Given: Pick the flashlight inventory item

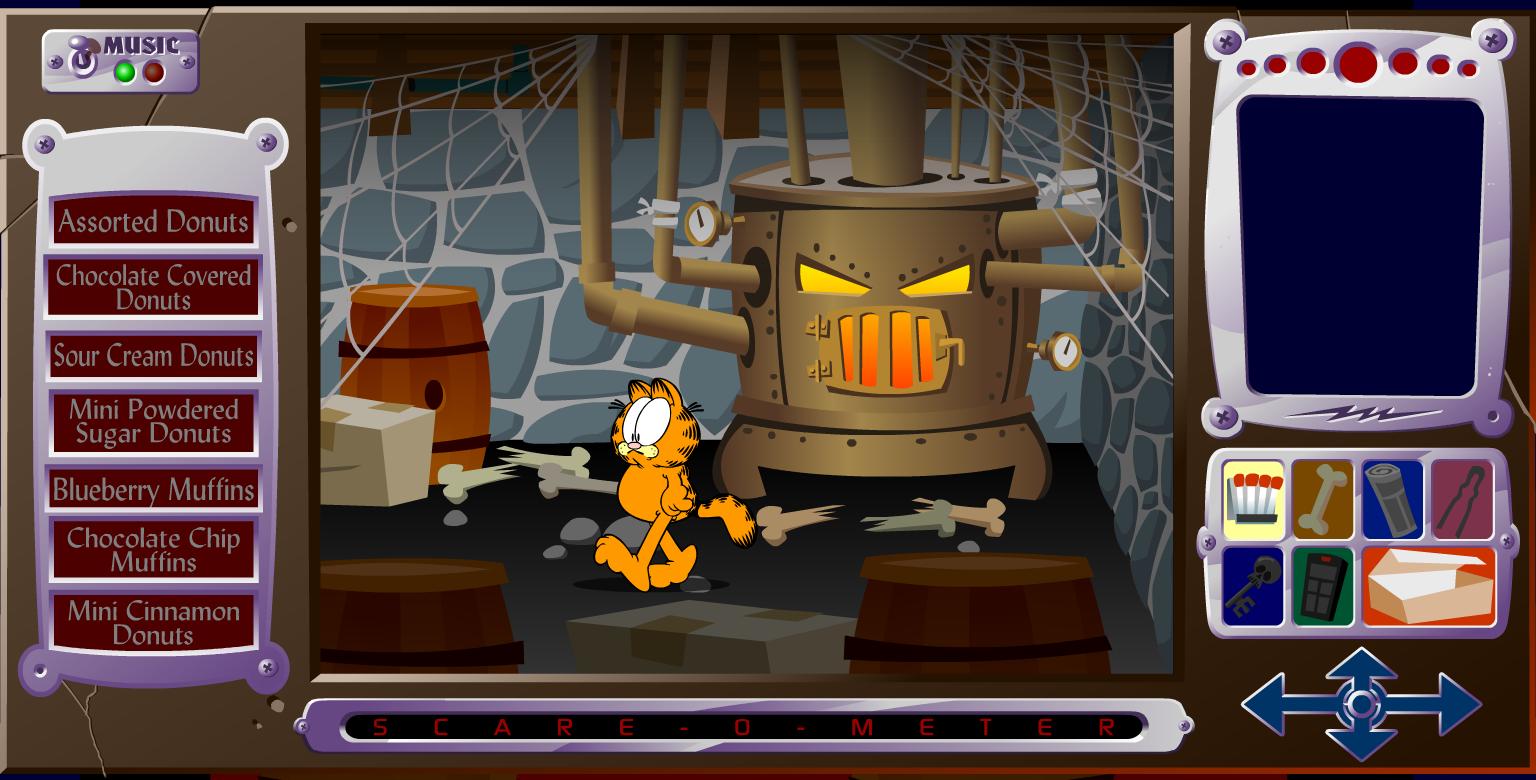Looking at the screenshot, I should pos(1391,497).
